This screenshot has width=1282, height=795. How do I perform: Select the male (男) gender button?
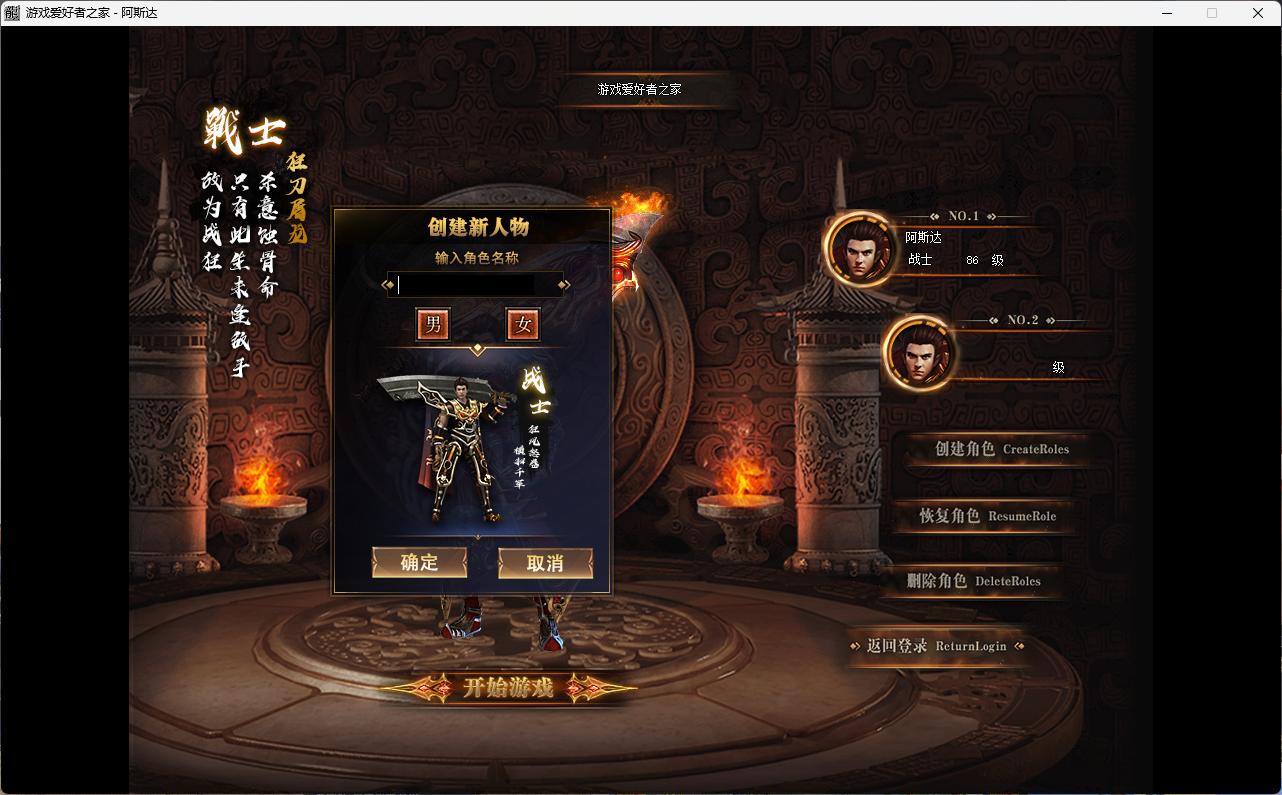(x=433, y=324)
